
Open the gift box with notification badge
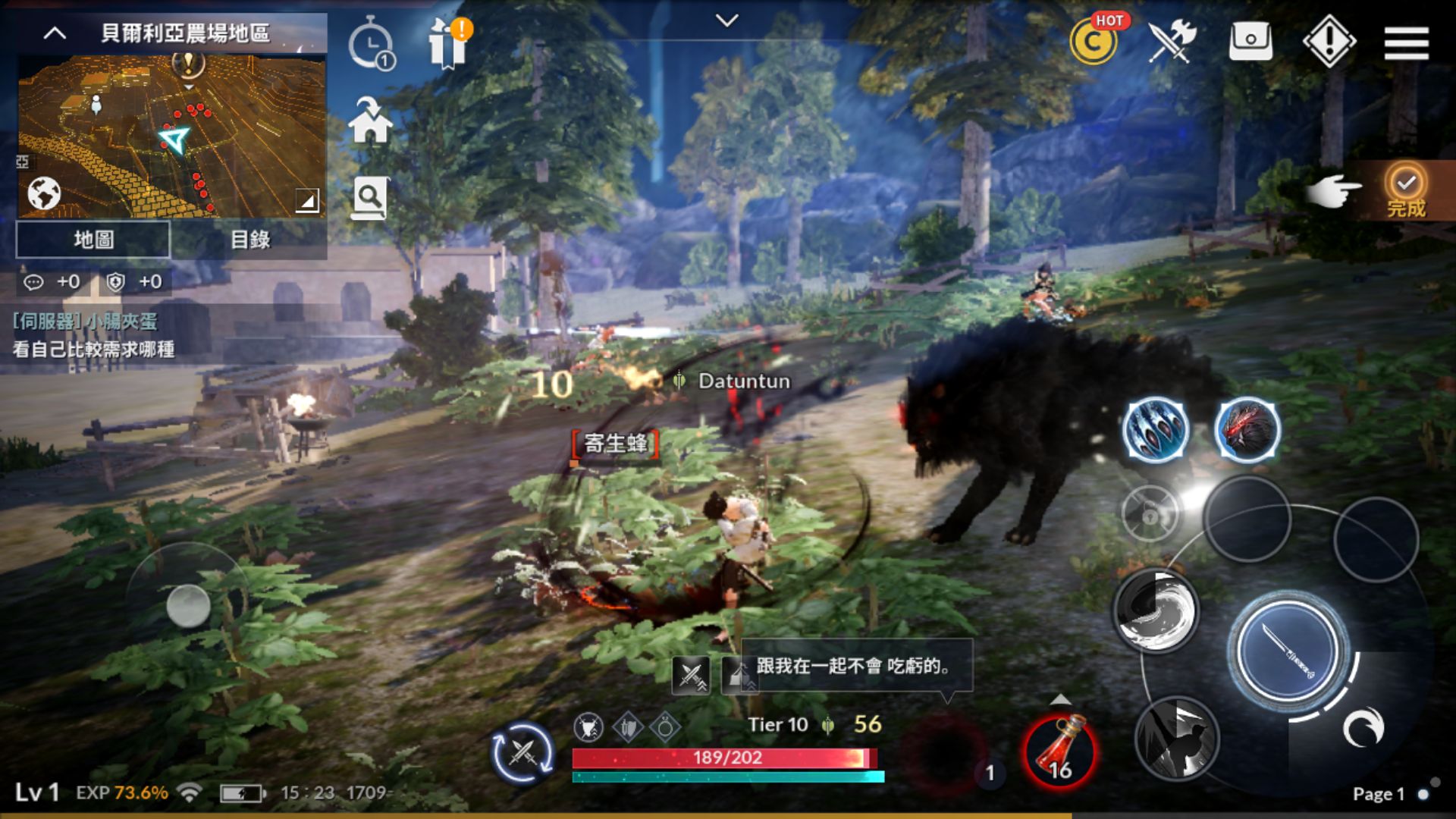point(447,44)
